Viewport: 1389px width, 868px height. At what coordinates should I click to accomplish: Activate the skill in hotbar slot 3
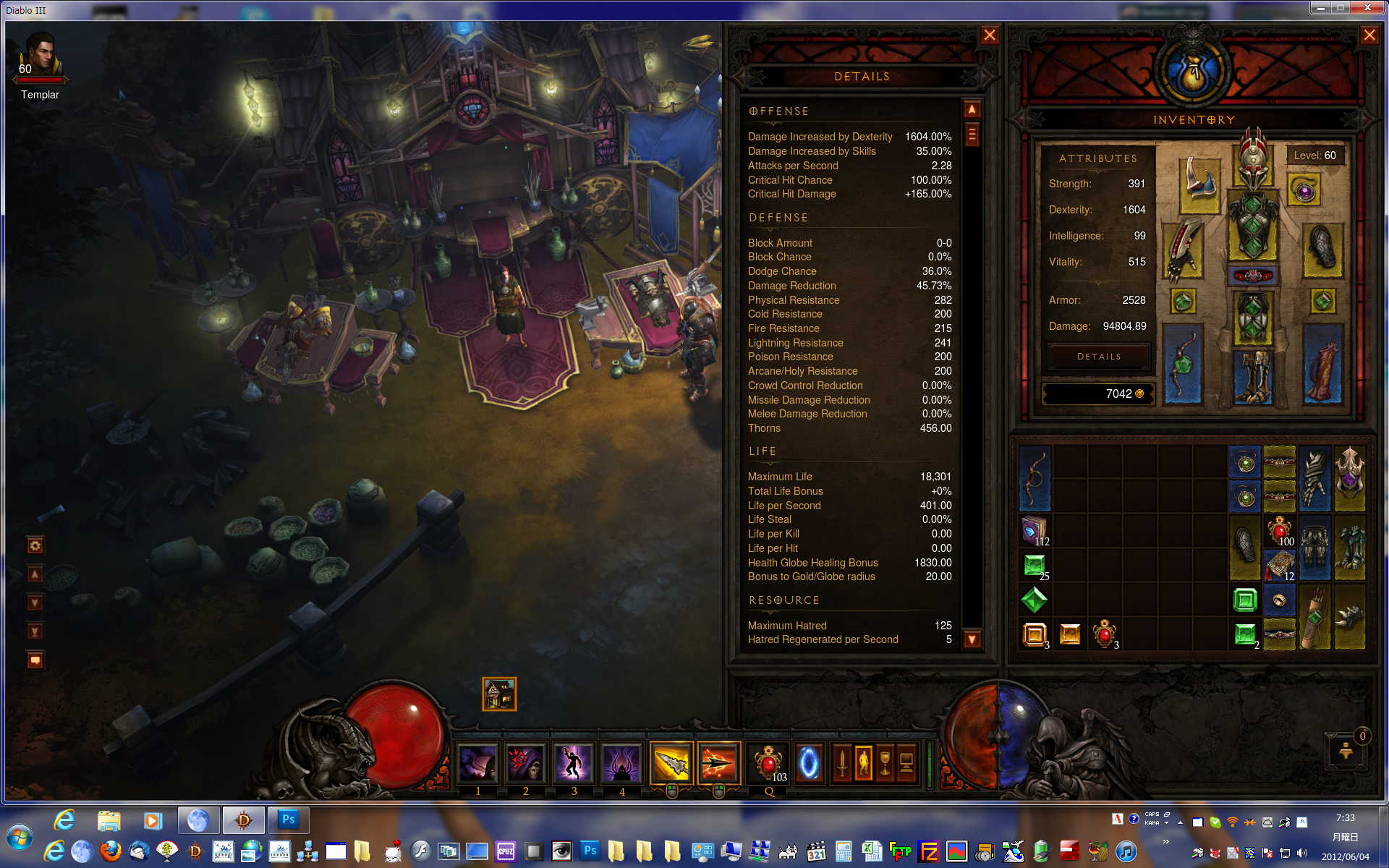point(574,763)
